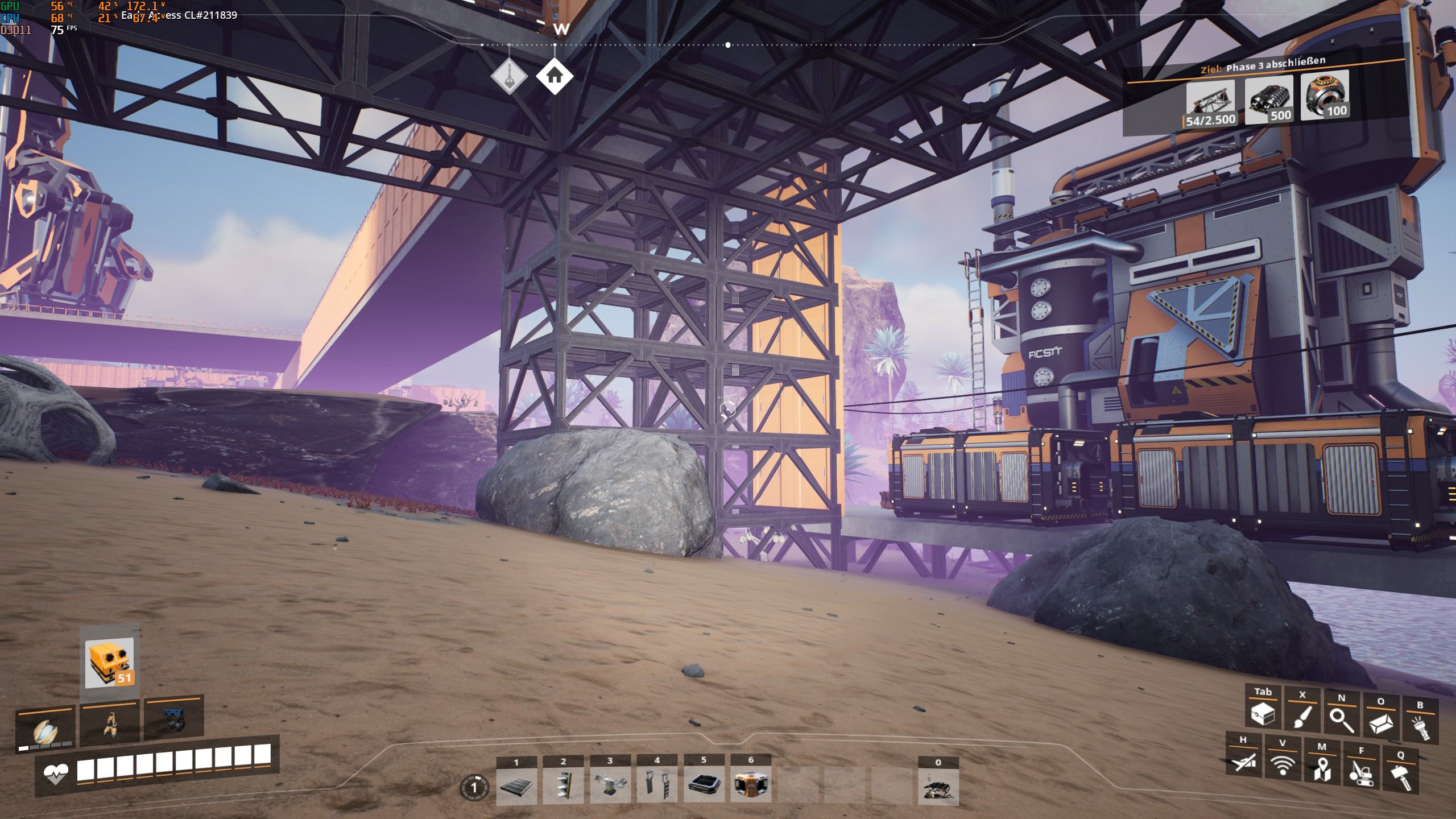Click the home marker on the compass
This screenshot has height=819, width=1456.
(x=555, y=76)
